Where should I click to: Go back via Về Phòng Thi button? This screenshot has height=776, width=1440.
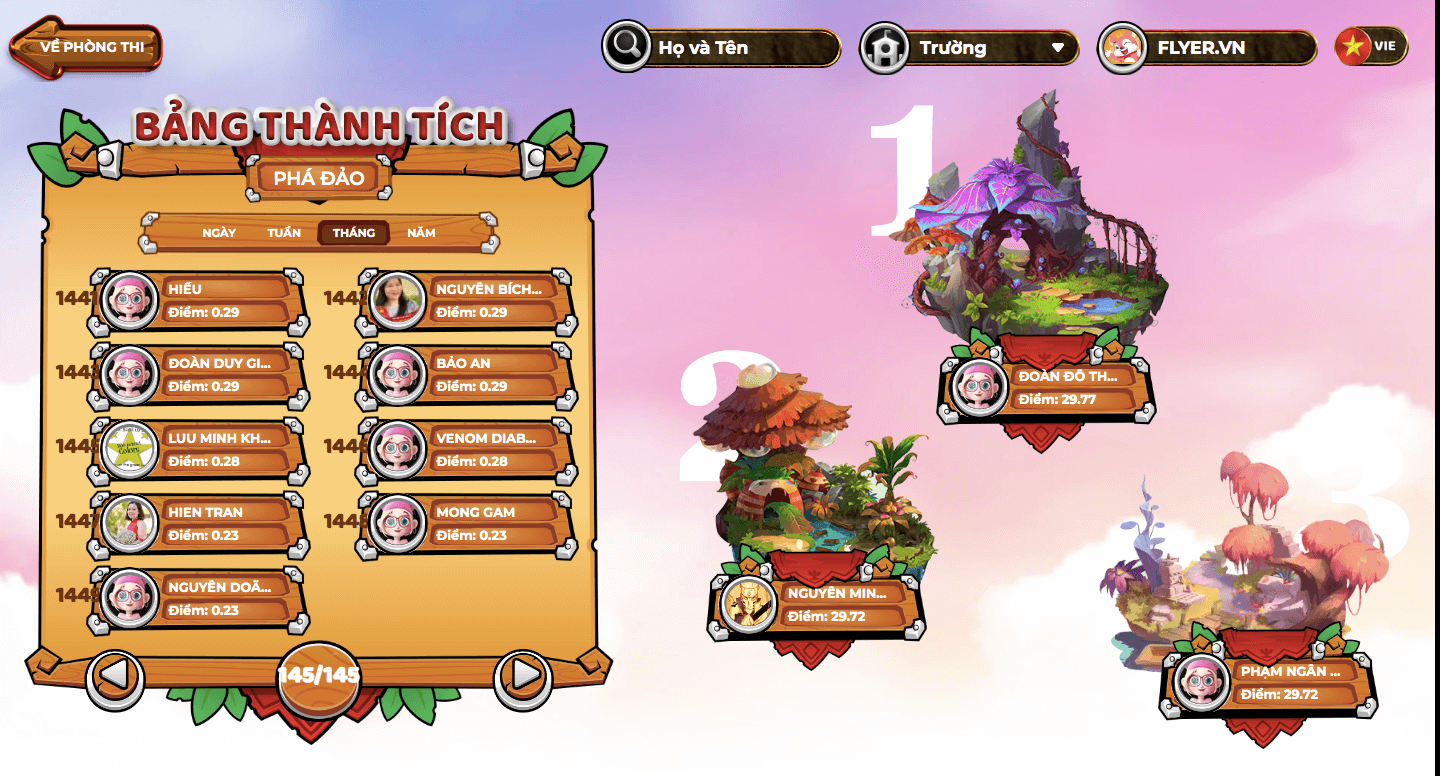(86, 47)
